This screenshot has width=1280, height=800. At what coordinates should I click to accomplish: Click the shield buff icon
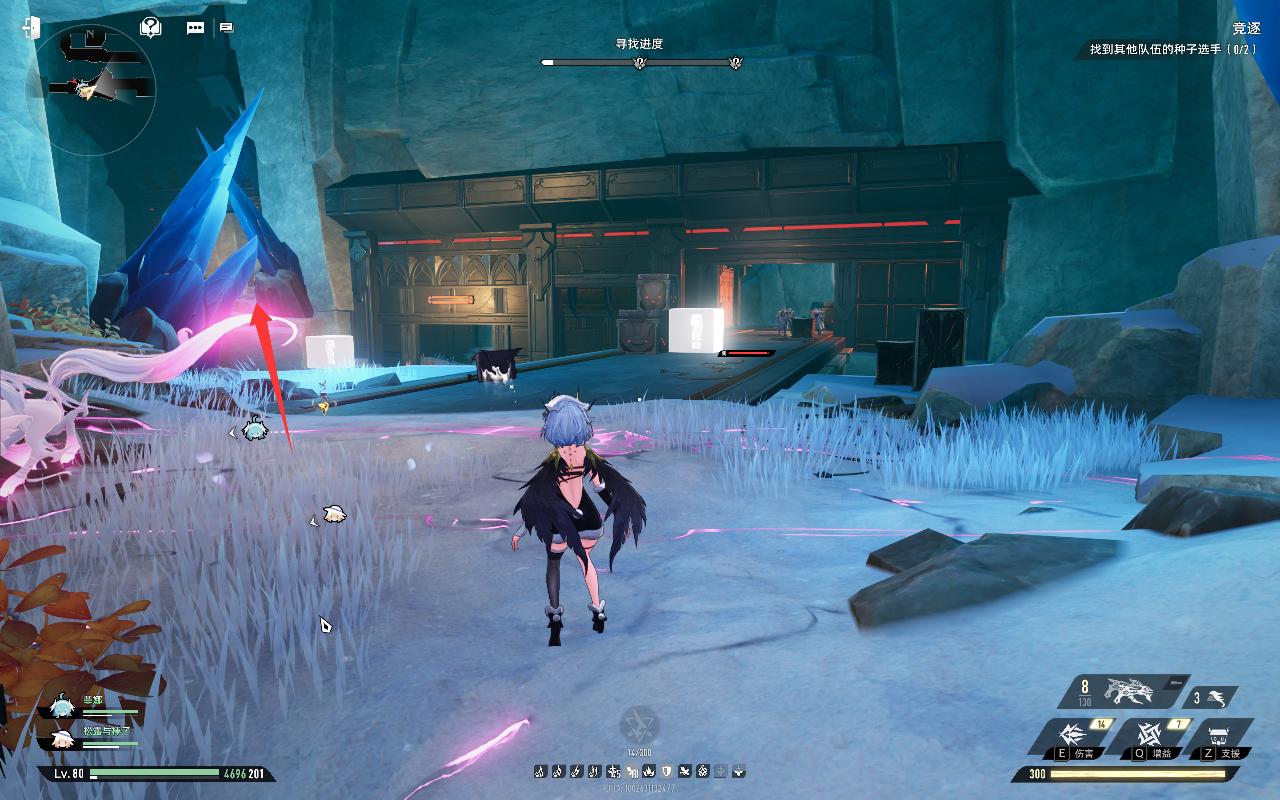667,771
